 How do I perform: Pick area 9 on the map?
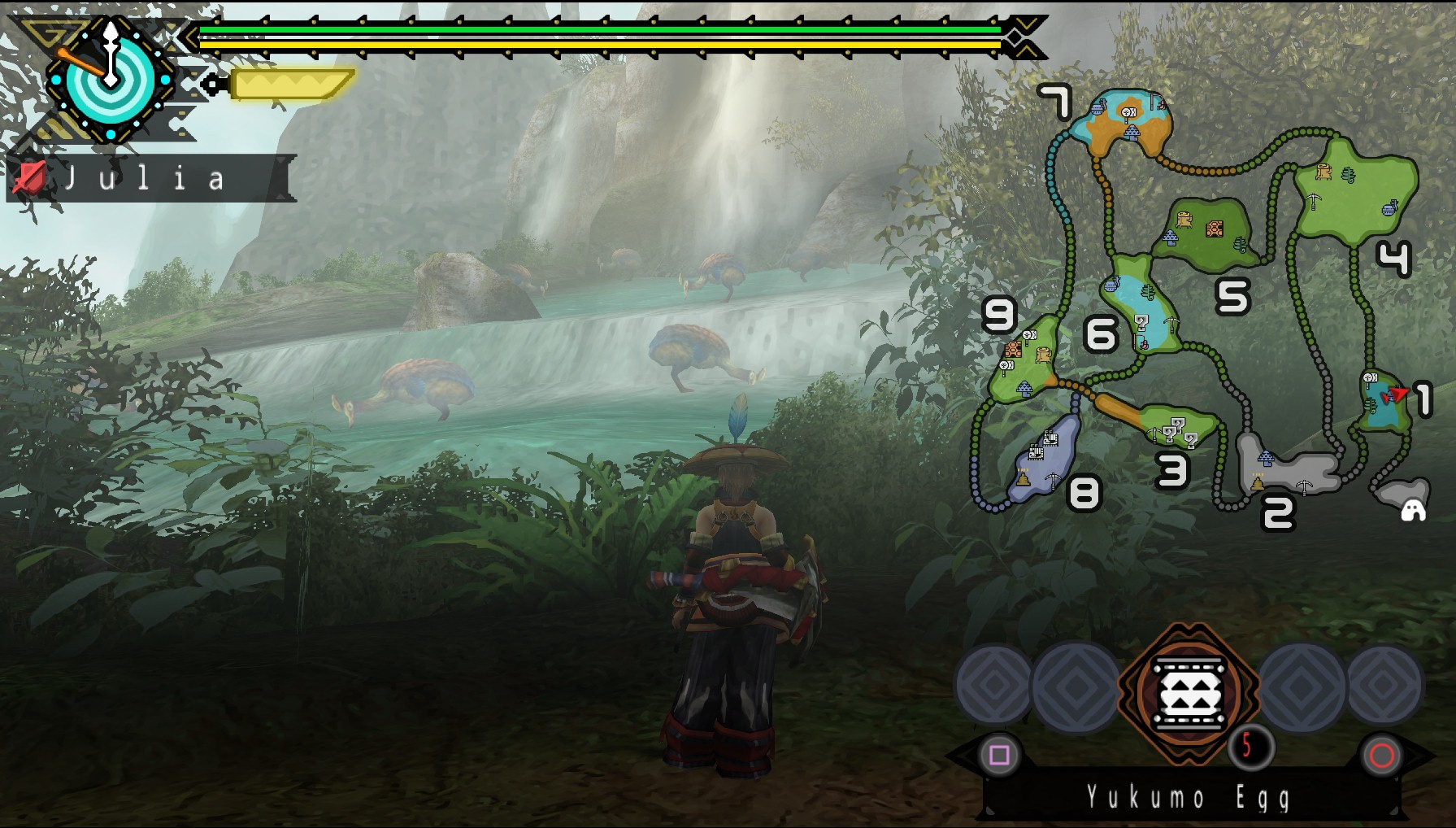(x=1023, y=362)
